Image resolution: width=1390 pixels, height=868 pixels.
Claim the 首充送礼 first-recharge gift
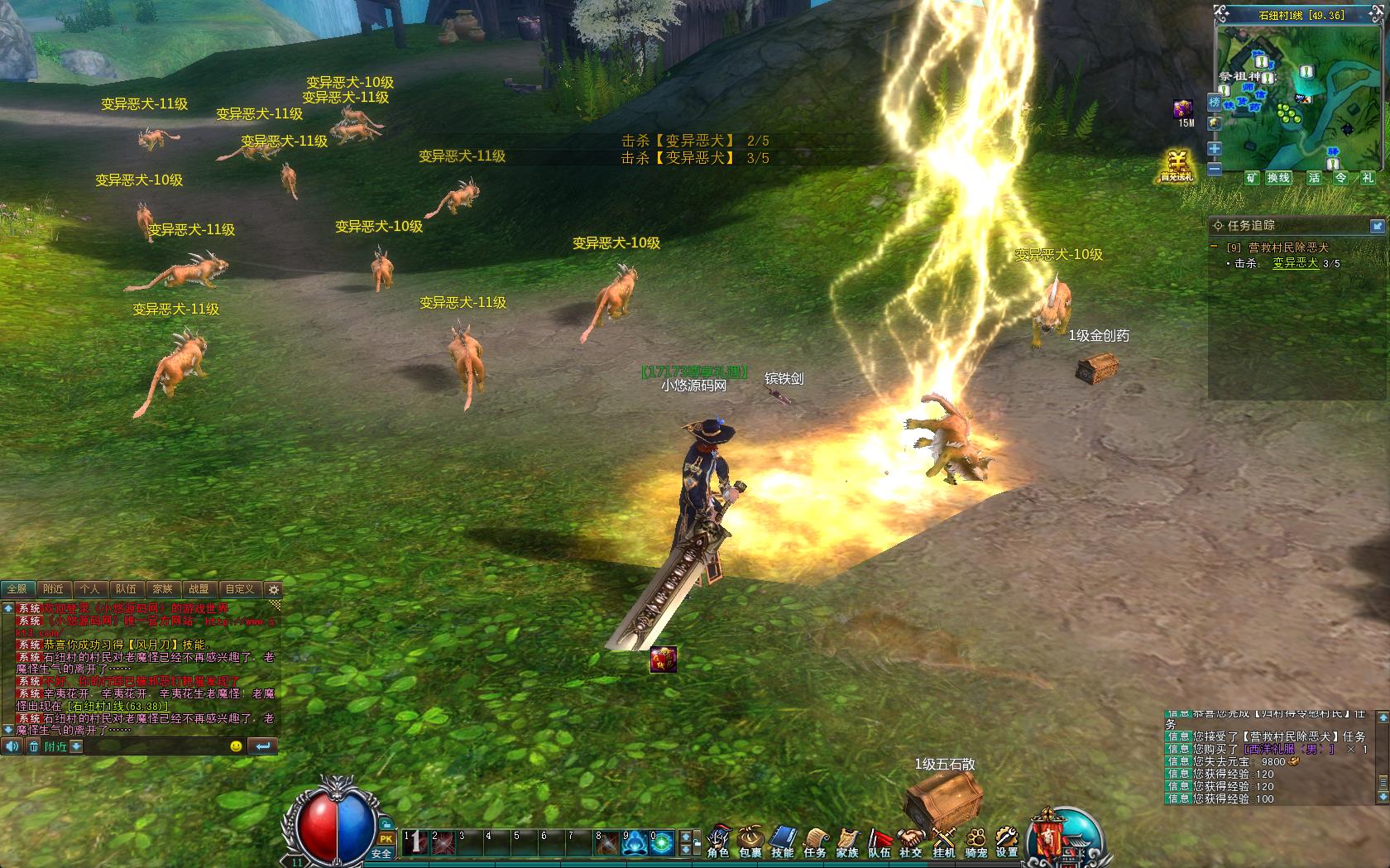[x=1177, y=166]
